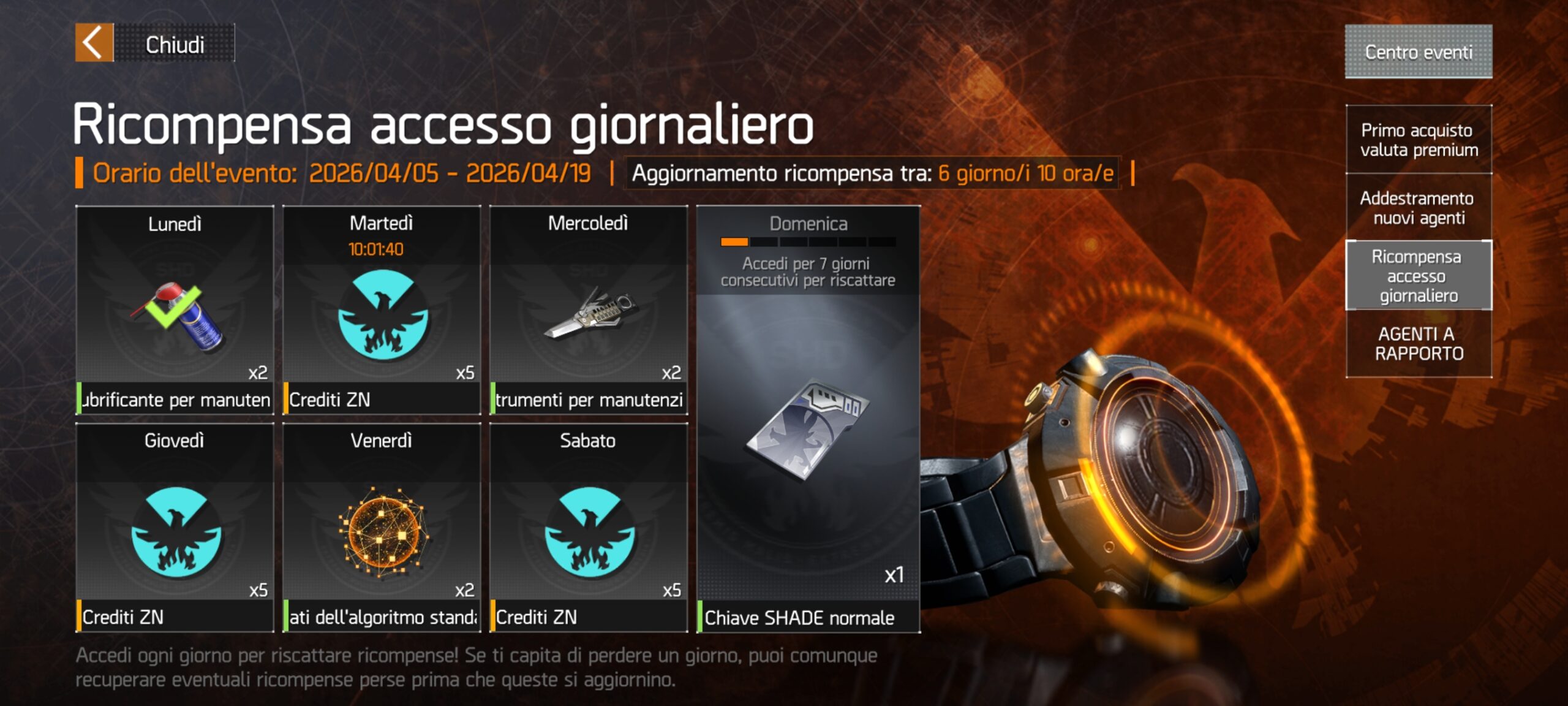Open the Centro eventi button

point(1418,51)
